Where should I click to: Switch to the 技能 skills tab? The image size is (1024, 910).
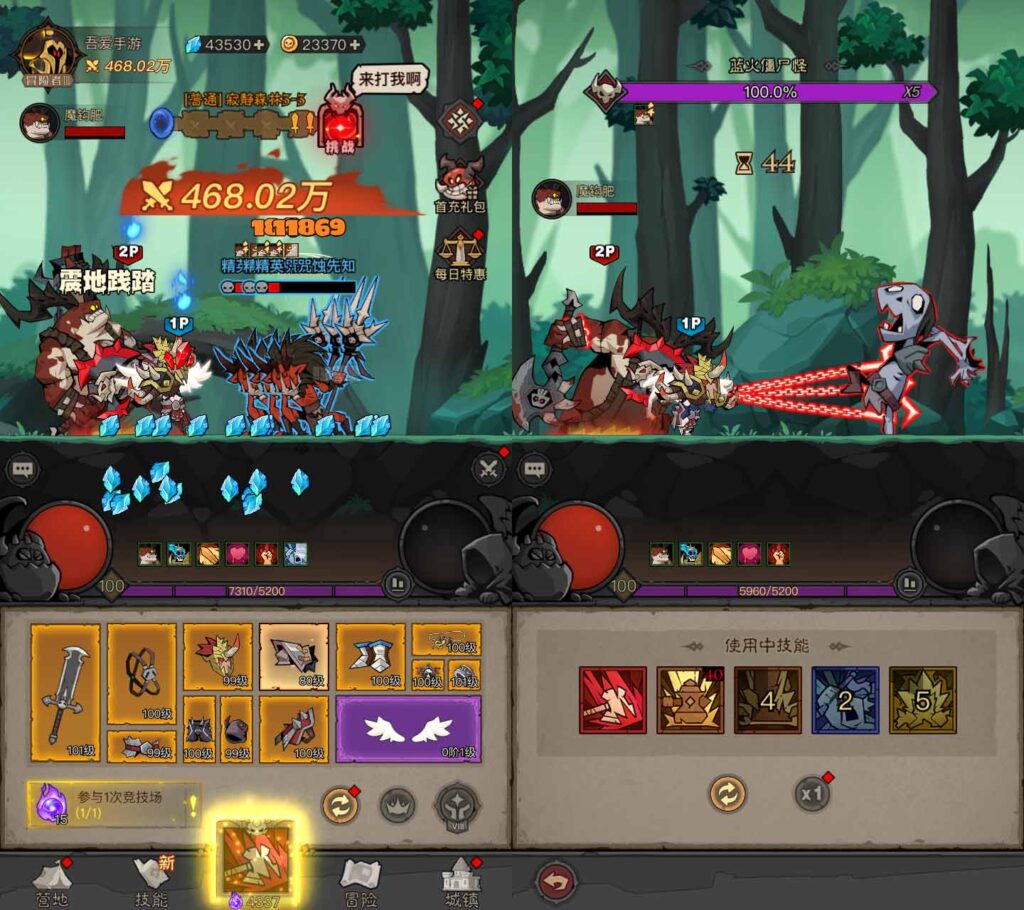[152, 881]
